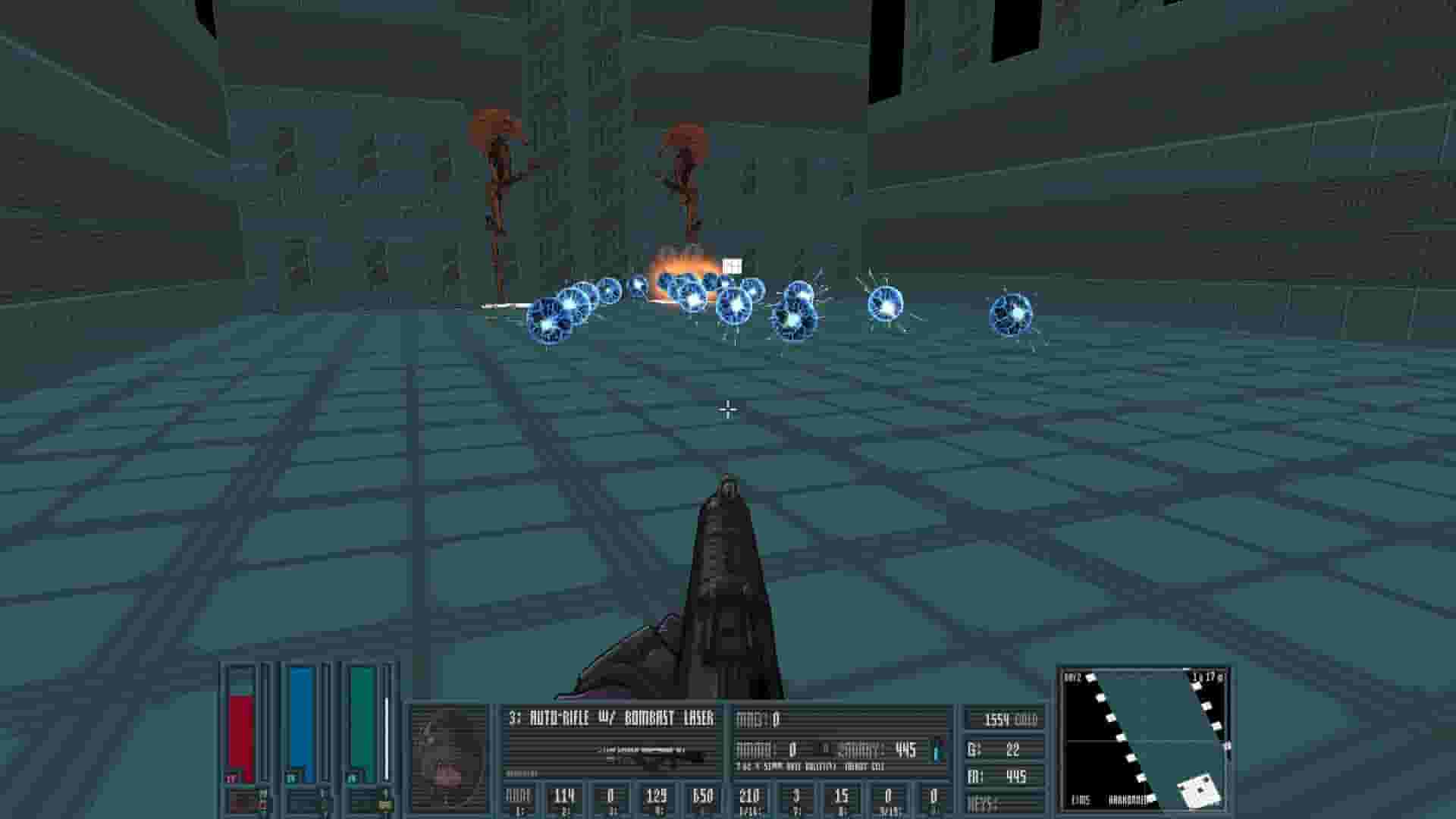Click the white player arrow on the minimap
The width and height of the screenshot is (1456, 819).
click(1198, 792)
